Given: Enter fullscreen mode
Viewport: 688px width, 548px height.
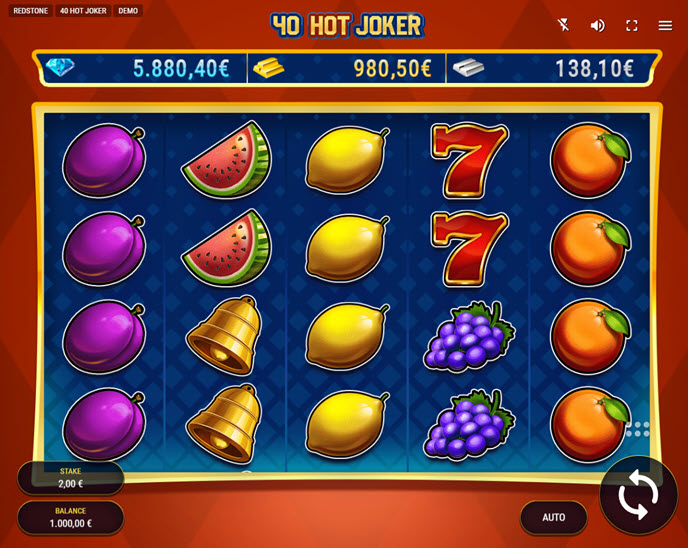Looking at the screenshot, I should tap(632, 25).
